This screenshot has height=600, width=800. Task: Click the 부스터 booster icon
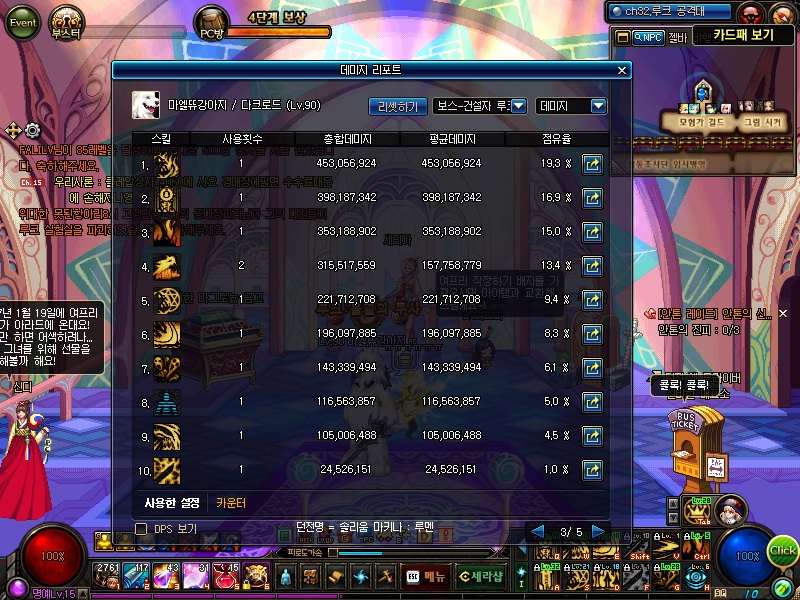(x=68, y=22)
